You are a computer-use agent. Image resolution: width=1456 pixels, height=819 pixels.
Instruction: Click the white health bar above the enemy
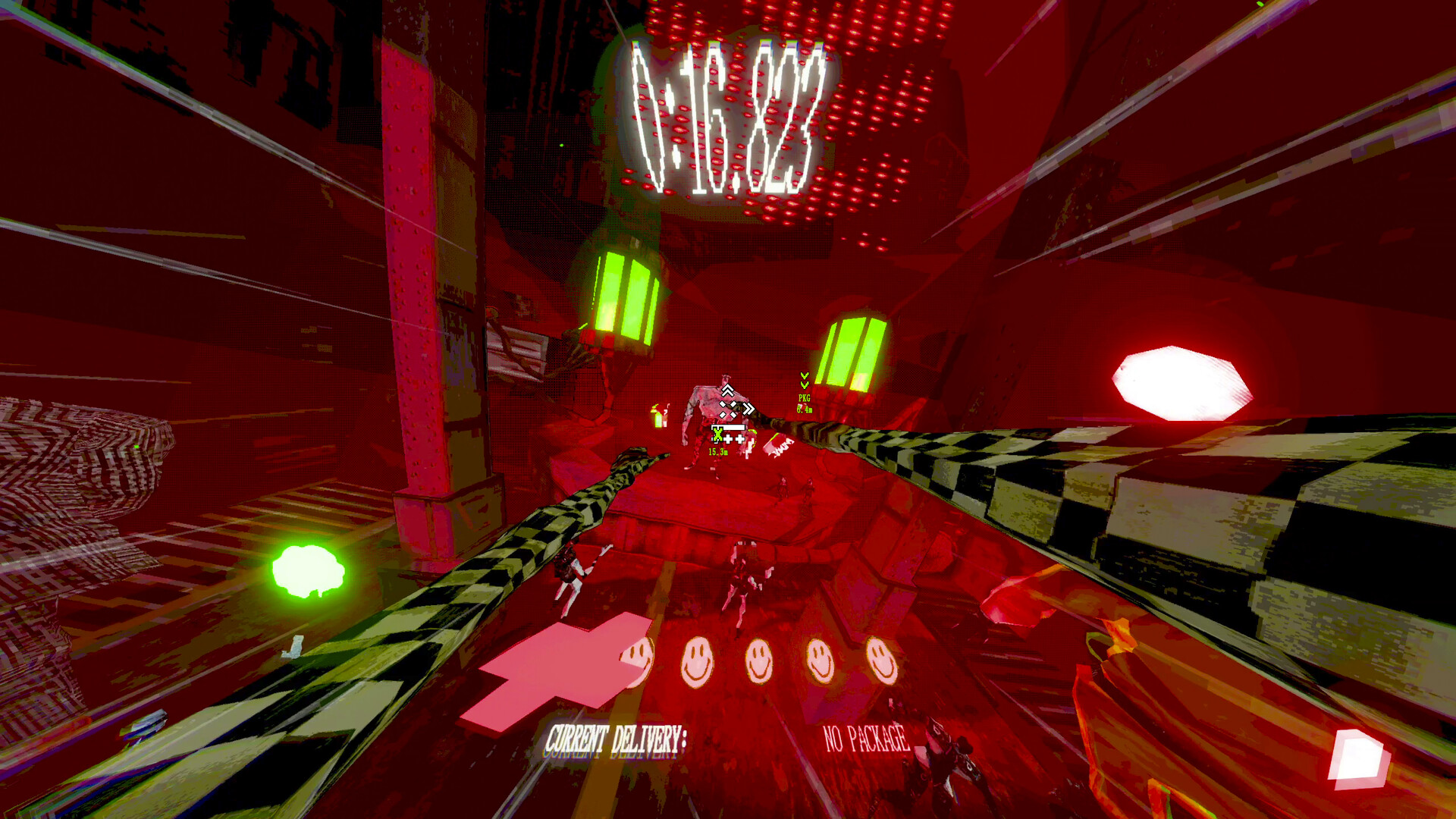point(728,427)
